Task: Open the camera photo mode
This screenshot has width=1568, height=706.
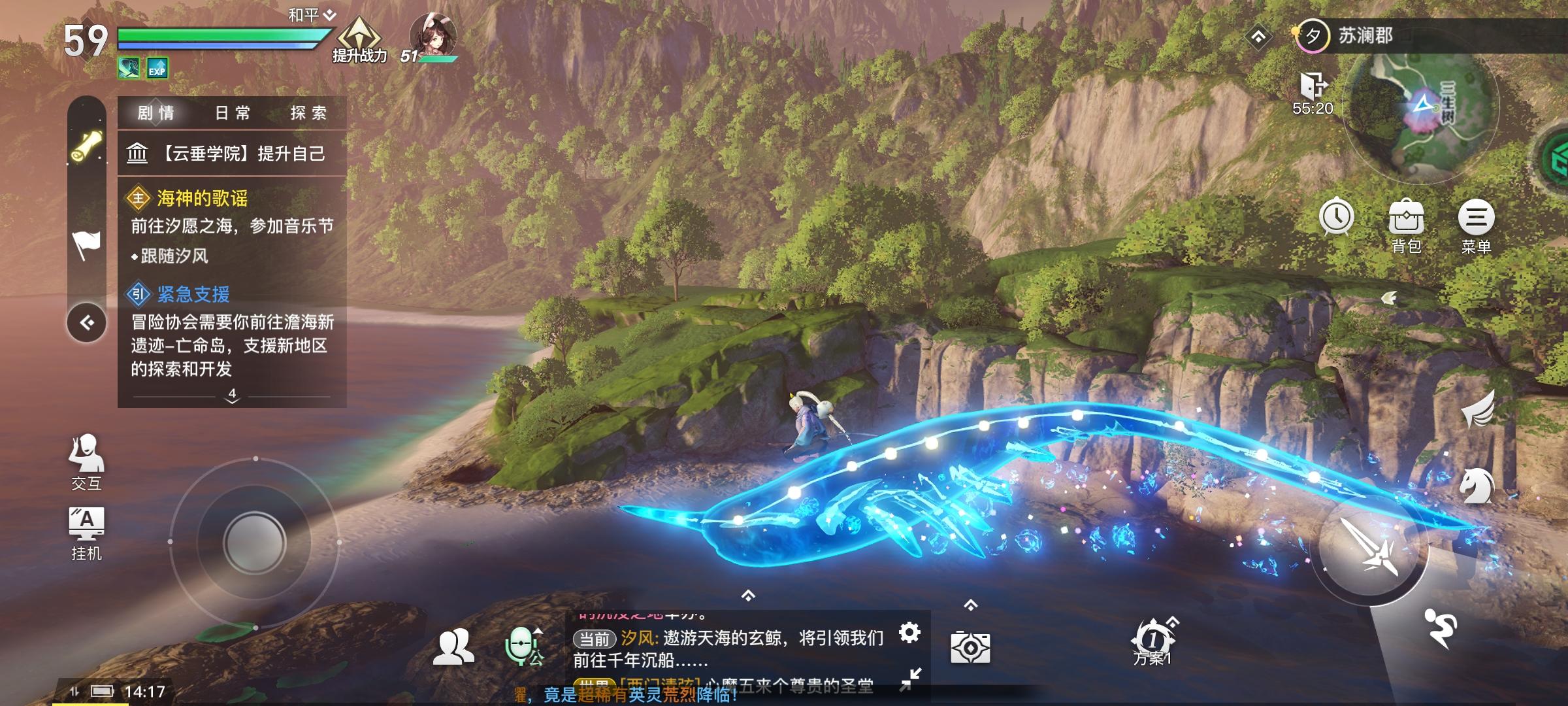Action: (970, 647)
